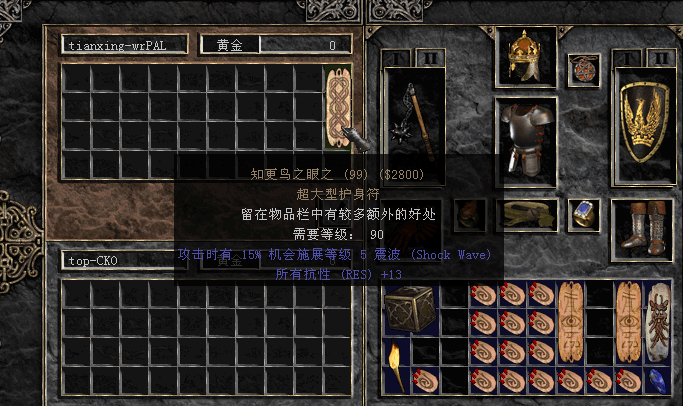This screenshot has width=683, height=406.
Task: Click the blue gem in inventory
Action: pos(657,379)
